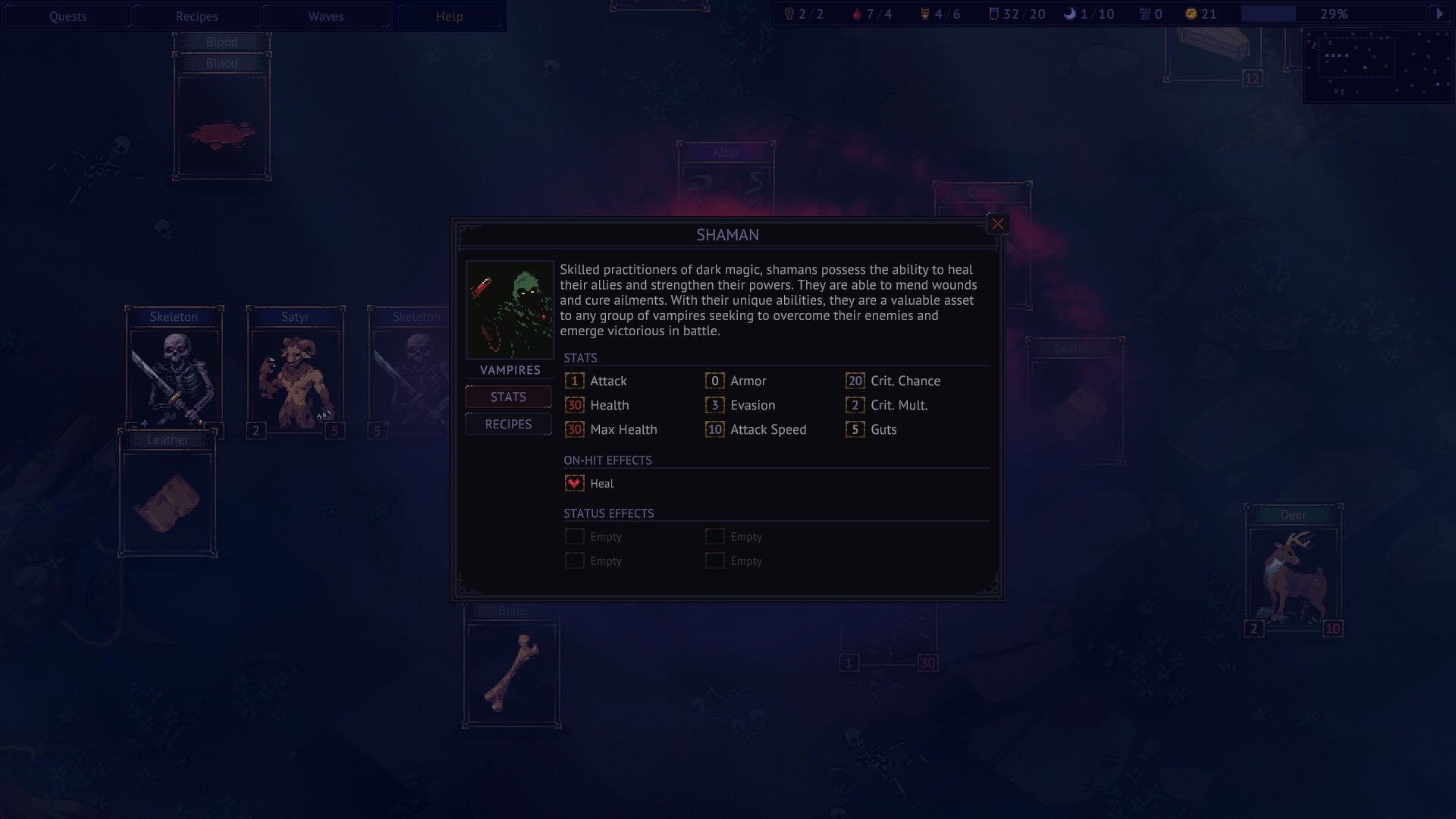Choose the Blood card stack
The height and width of the screenshot is (819, 1456).
pyautogui.click(x=221, y=121)
